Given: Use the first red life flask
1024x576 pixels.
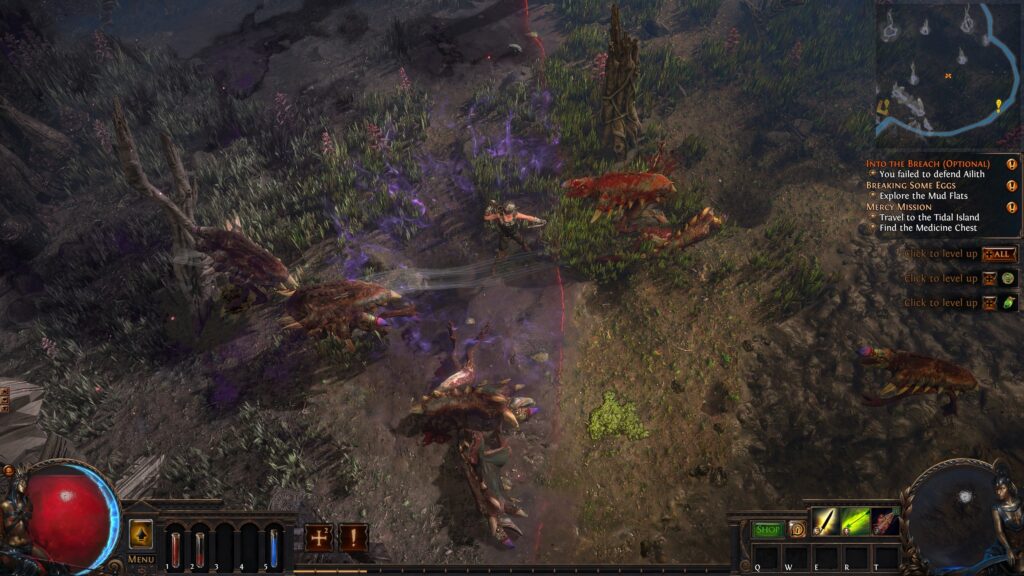Looking at the screenshot, I should pyautogui.click(x=175, y=547).
